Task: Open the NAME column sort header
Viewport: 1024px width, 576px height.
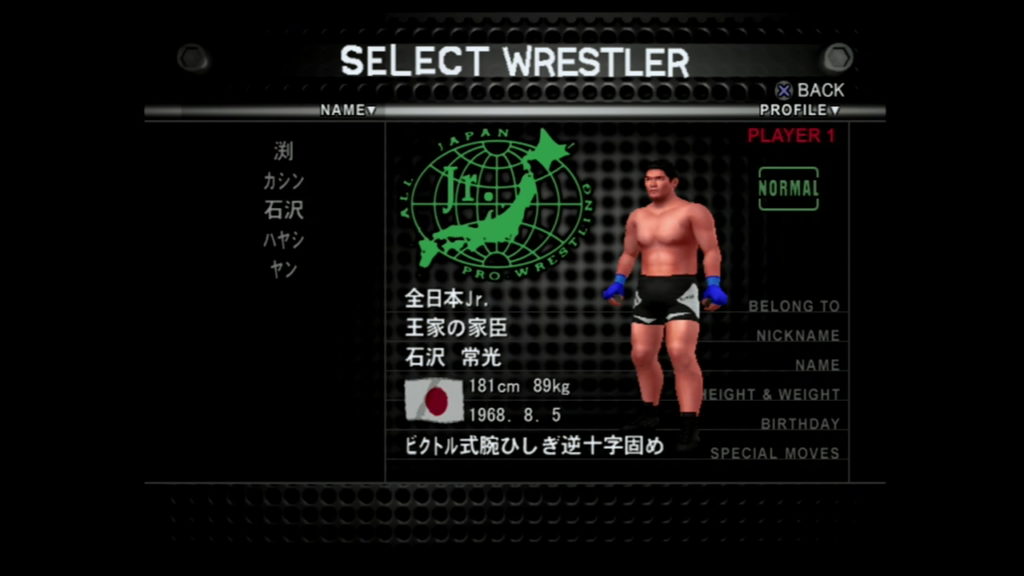Action: point(347,110)
